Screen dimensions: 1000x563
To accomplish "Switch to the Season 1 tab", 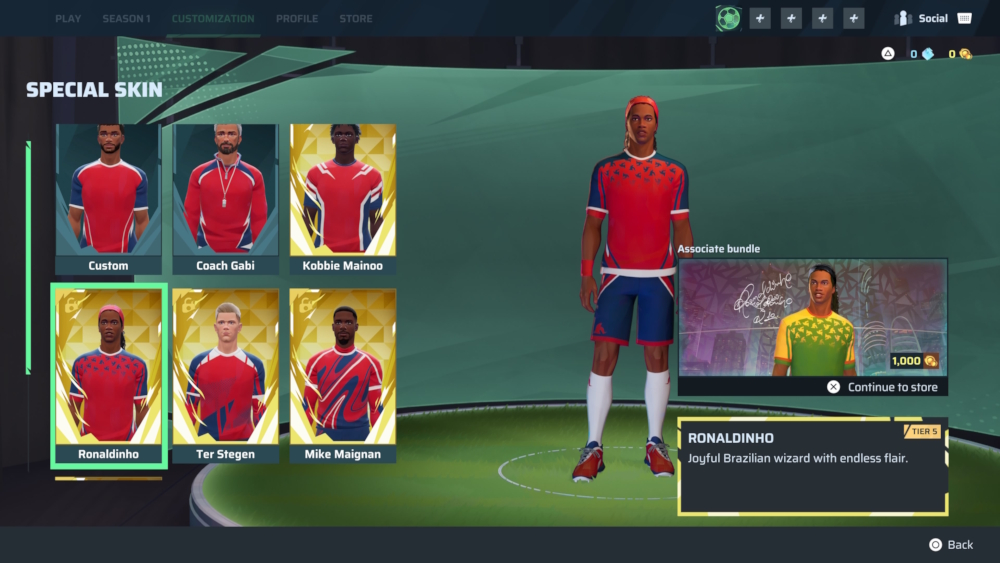I will click(126, 19).
